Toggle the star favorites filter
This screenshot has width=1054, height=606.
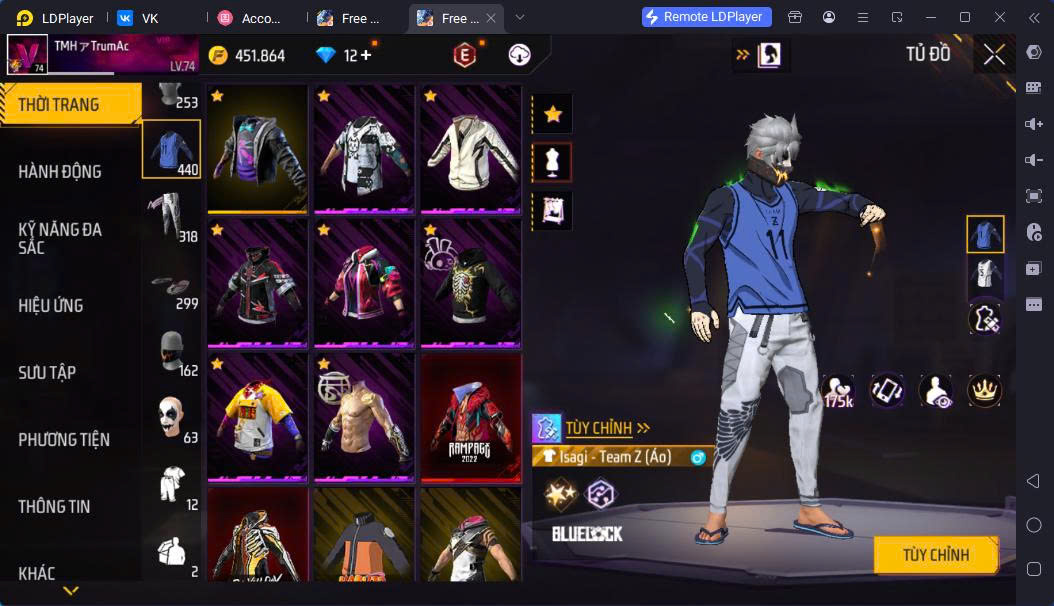(552, 115)
